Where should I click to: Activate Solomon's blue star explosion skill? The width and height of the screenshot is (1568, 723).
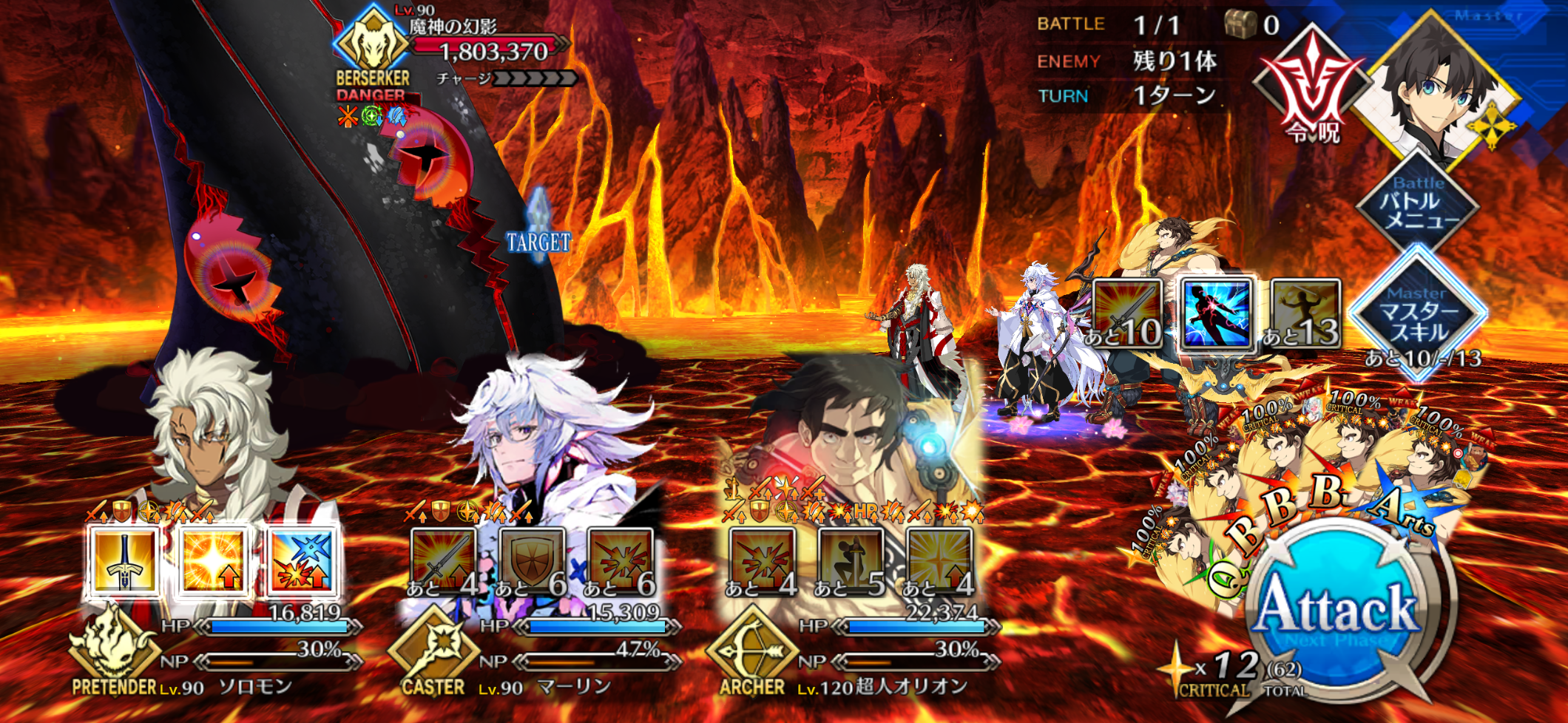pos(302,561)
